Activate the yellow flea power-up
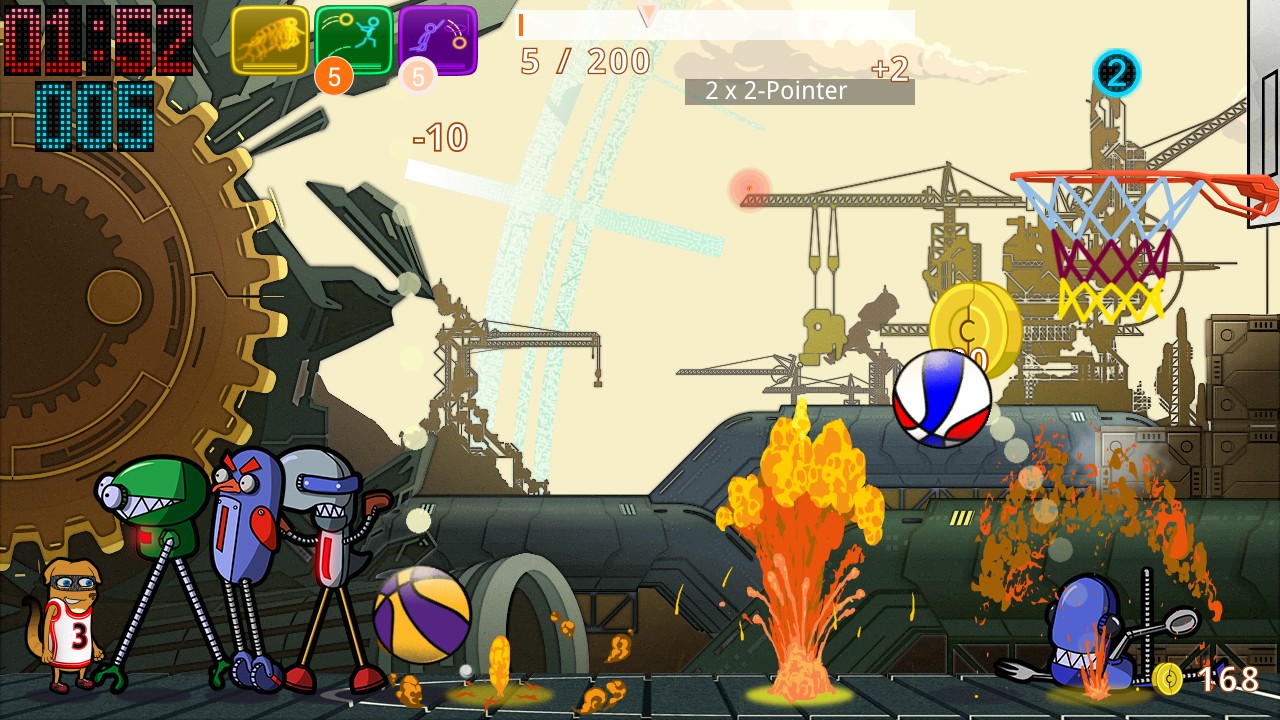Image resolution: width=1280 pixels, height=720 pixels. [x=270, y=40]
